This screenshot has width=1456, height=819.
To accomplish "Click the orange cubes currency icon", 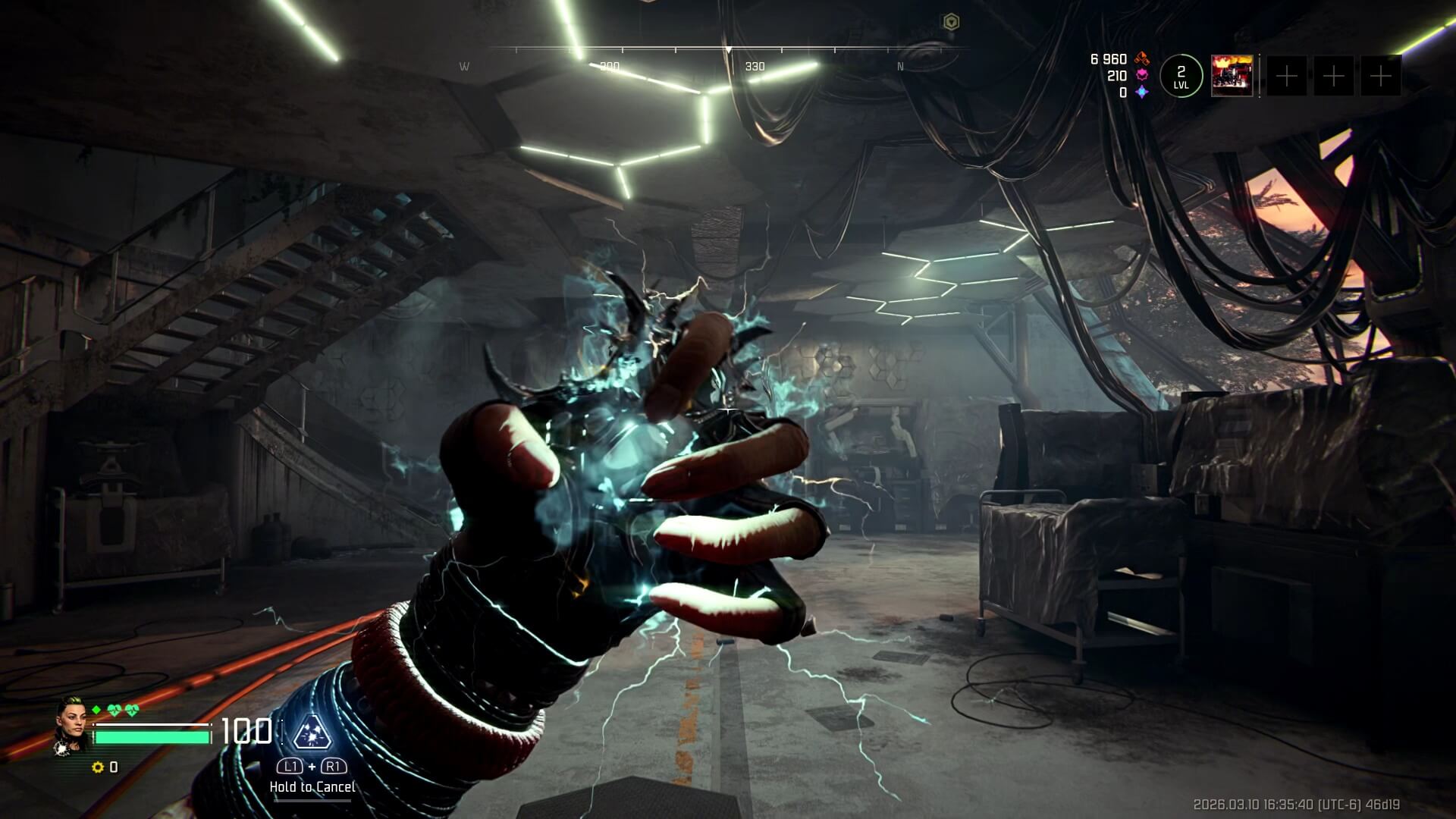I will [x=1142, y=59].
